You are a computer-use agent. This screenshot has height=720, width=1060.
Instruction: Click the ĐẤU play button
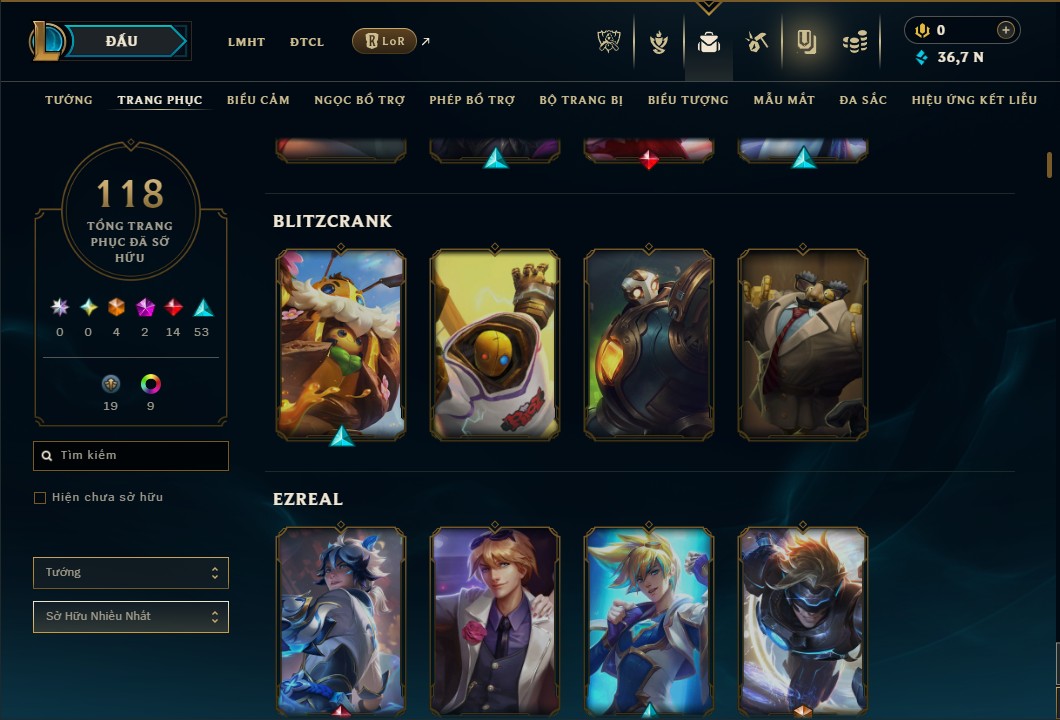(x=122, y=41)
